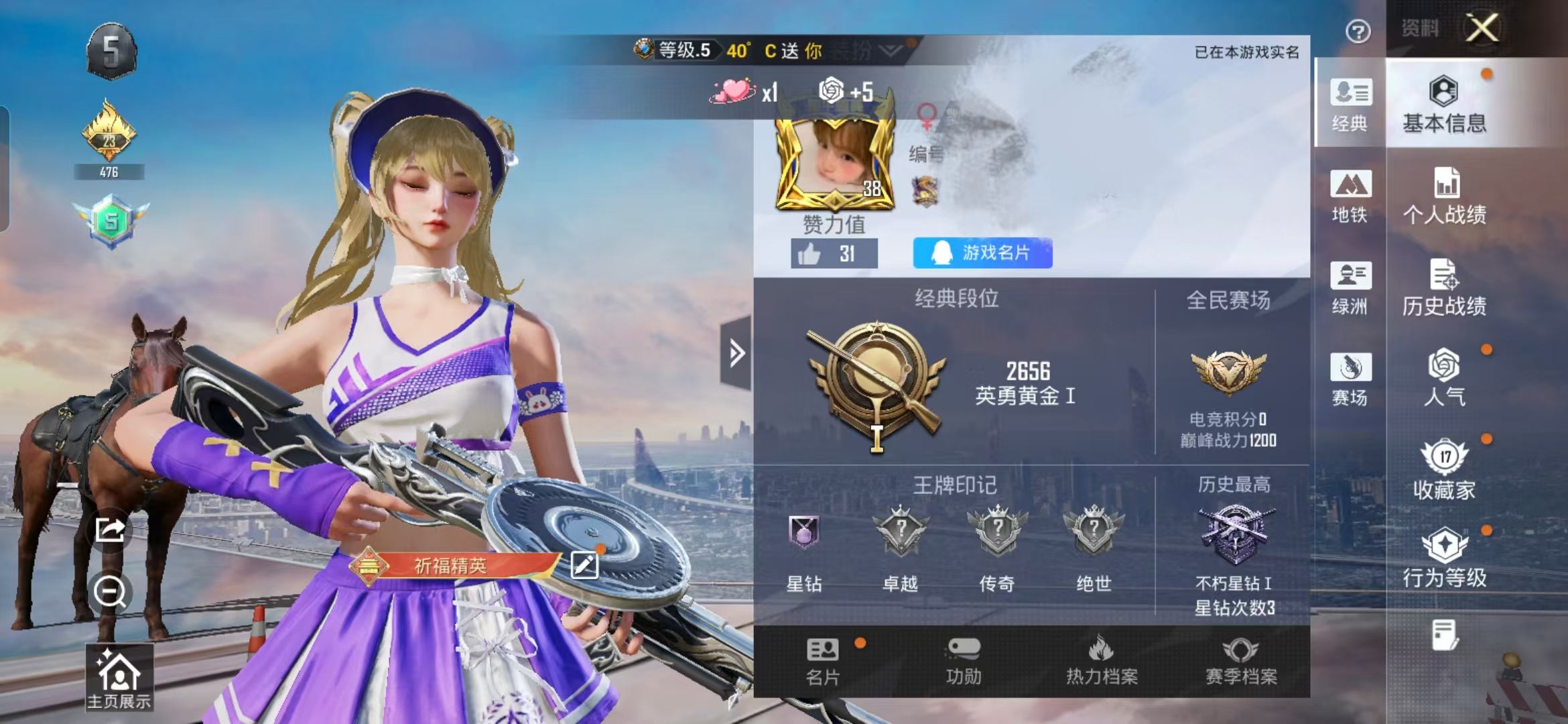Viewport: 1568px width, 724px height.
Task: Switch to the 经典 mode tab
Action: (x=1350, y=105)
